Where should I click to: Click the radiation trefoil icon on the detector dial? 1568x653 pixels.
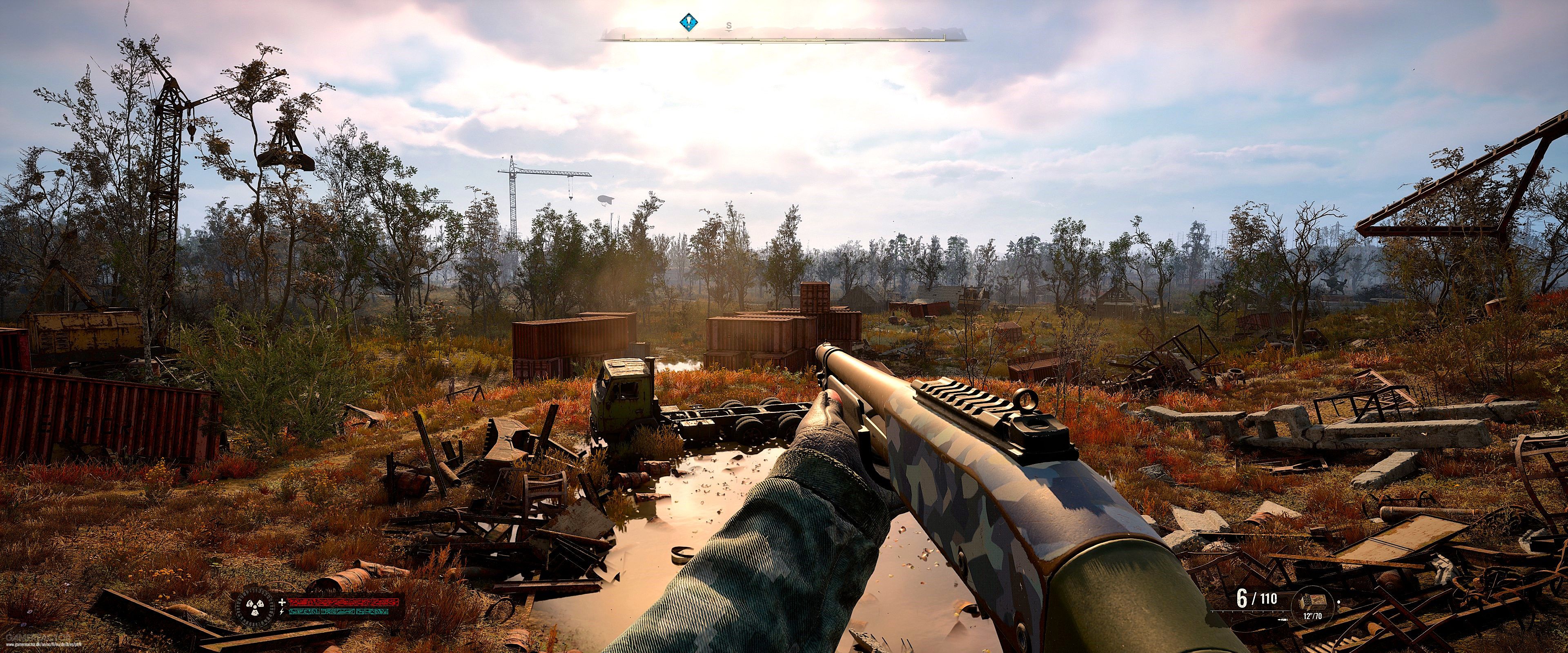(255, 607)
